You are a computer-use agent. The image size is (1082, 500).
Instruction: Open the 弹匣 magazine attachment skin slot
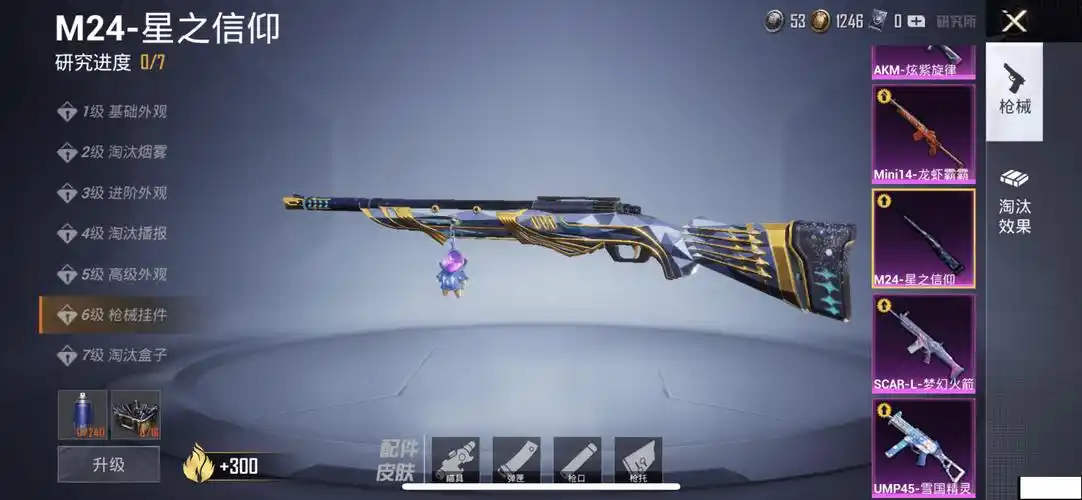[516, 460]
